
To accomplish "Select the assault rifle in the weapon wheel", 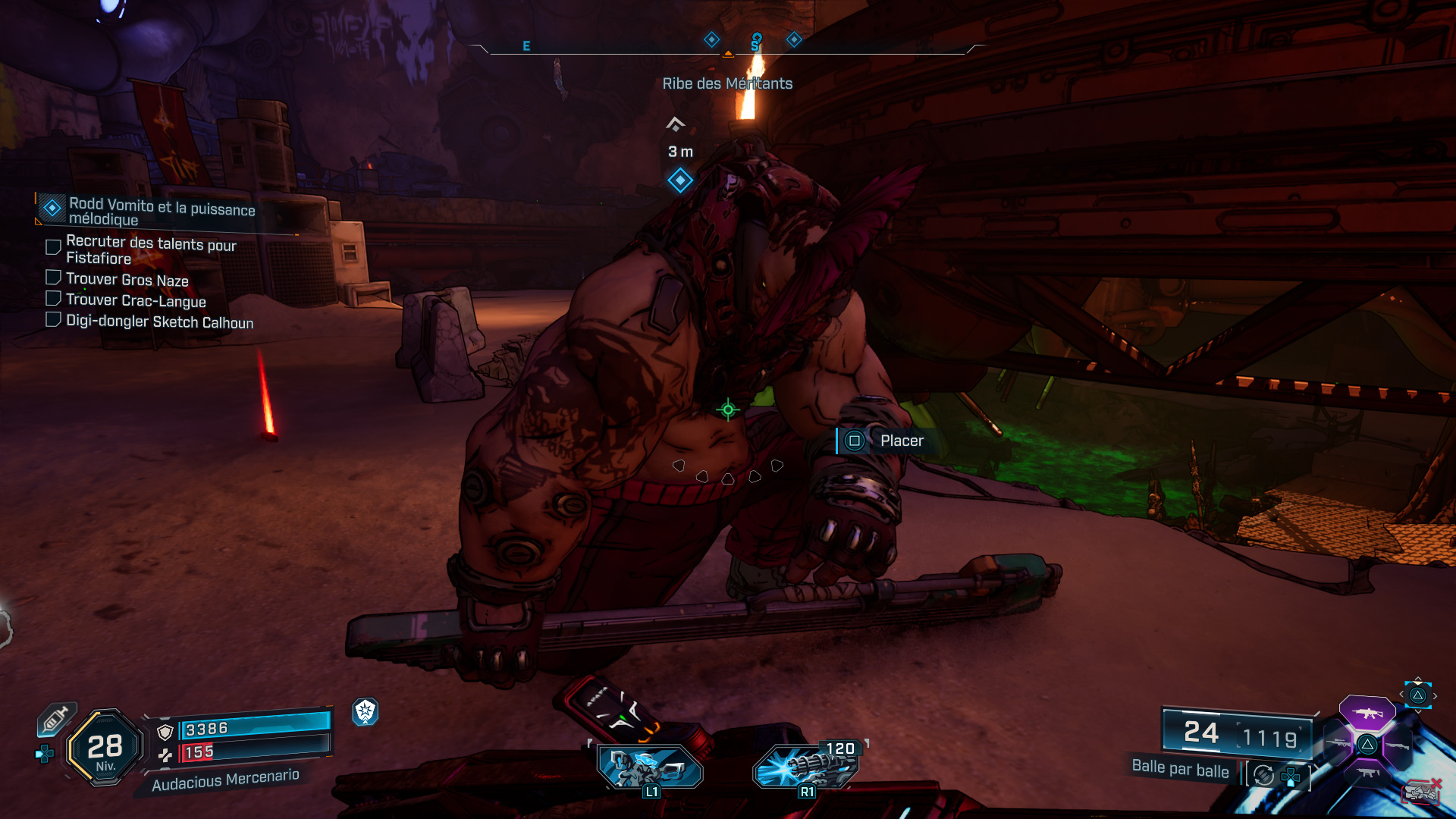I will point(1367,714).
